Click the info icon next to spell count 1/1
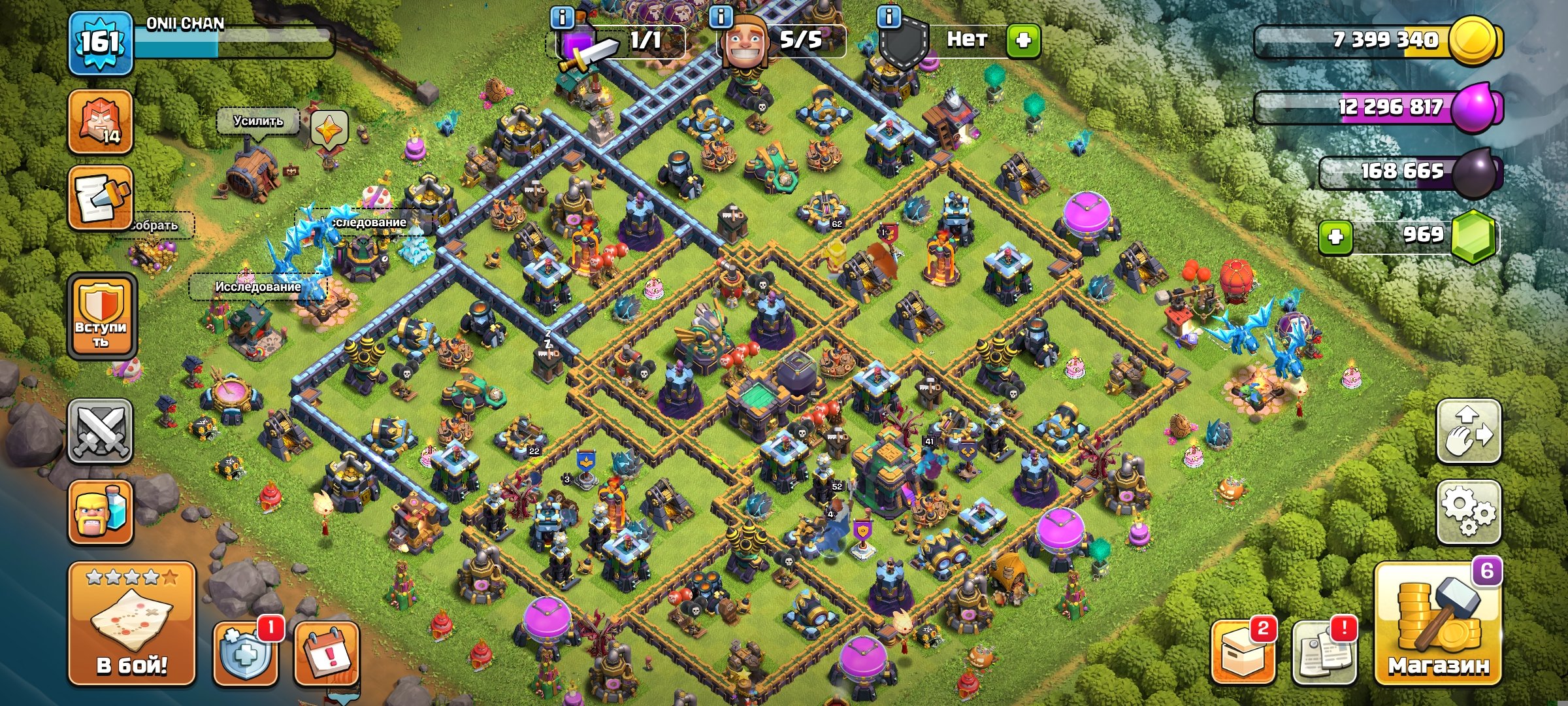 point(563,20)
